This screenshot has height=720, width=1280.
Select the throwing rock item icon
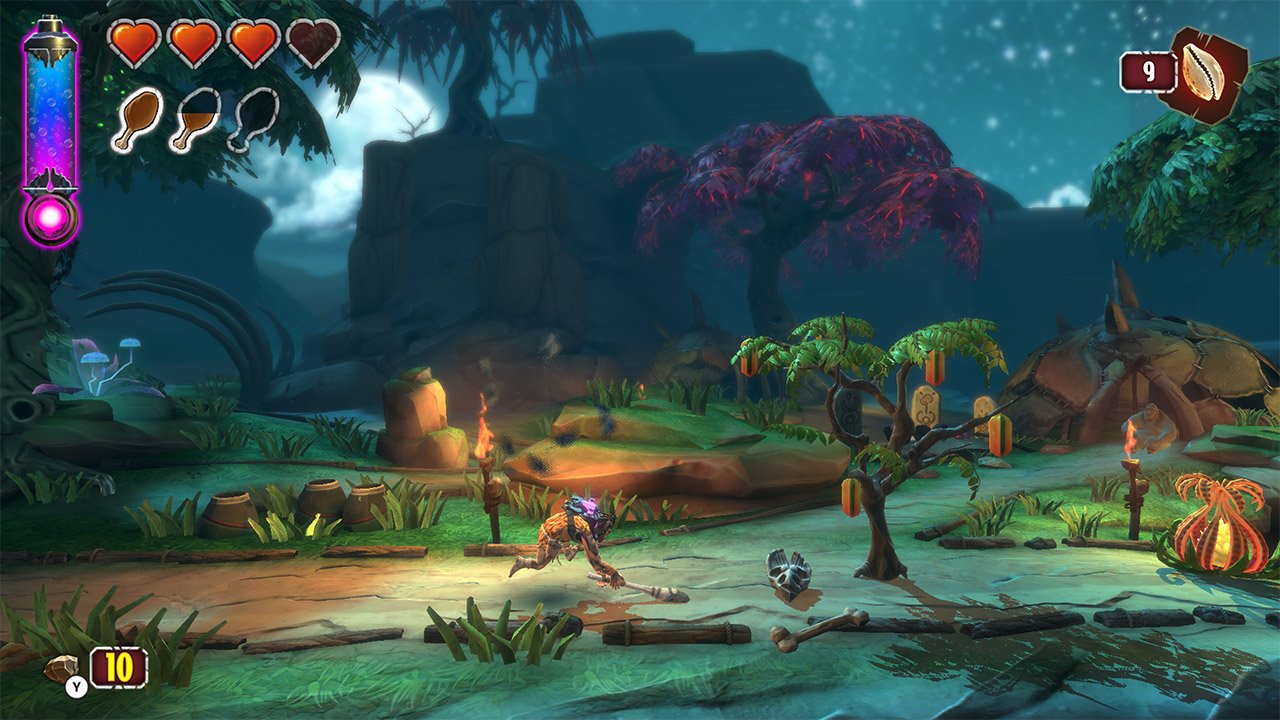click(x=62, y=667)
